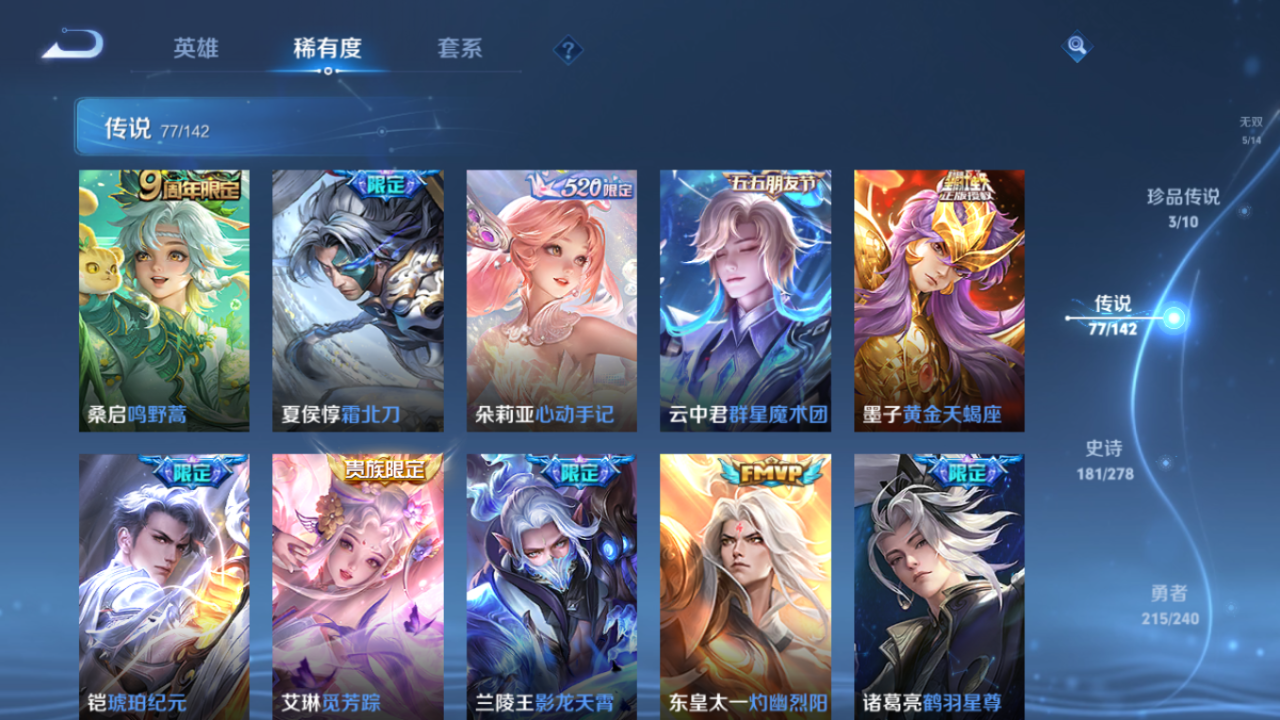Viewport: 1280px width, 720px height.
Task: Click the search magnifier icon top right
Action: click(x=1075, y=47)
